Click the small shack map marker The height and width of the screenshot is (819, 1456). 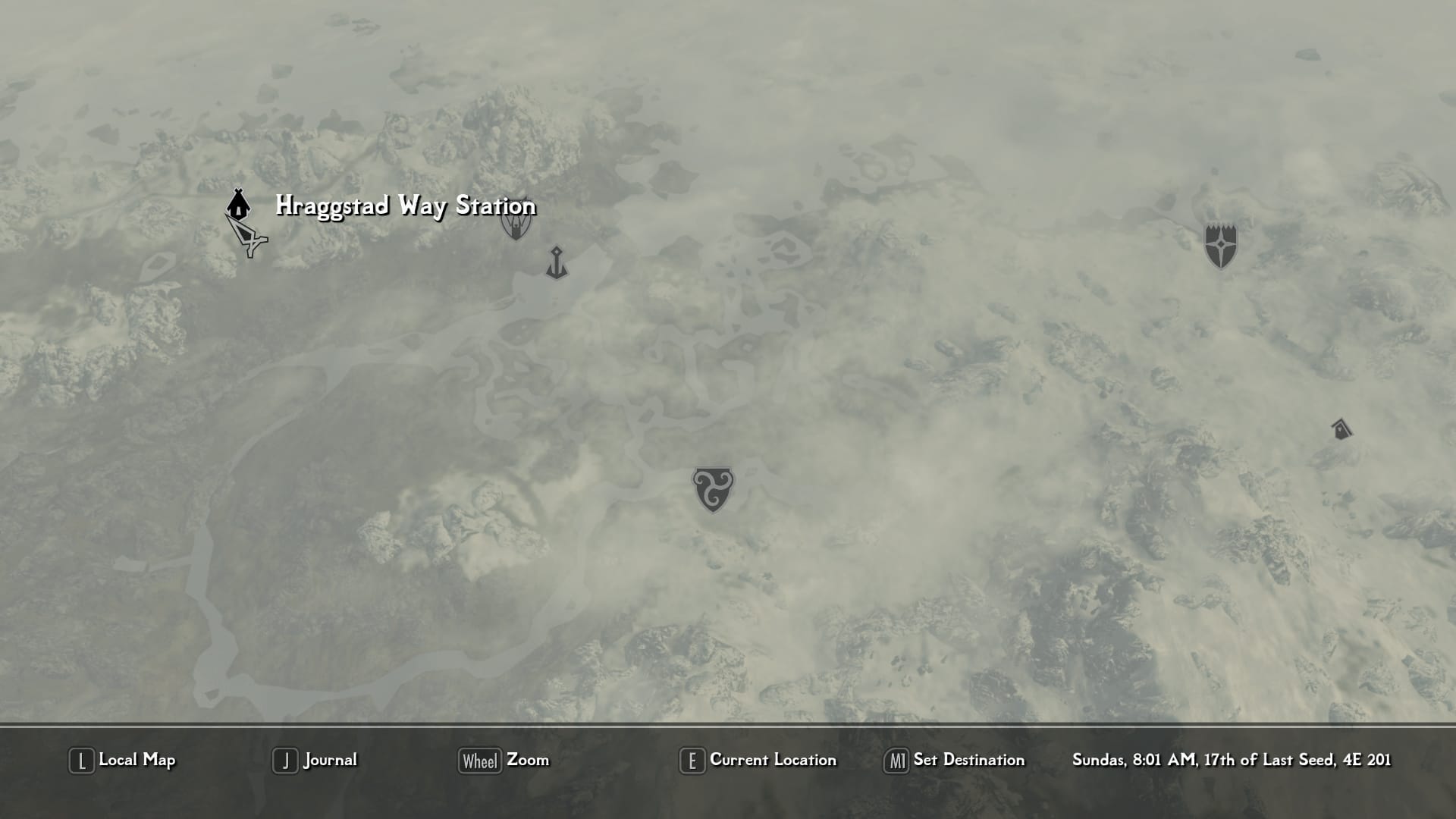(x=1341, y=429)
